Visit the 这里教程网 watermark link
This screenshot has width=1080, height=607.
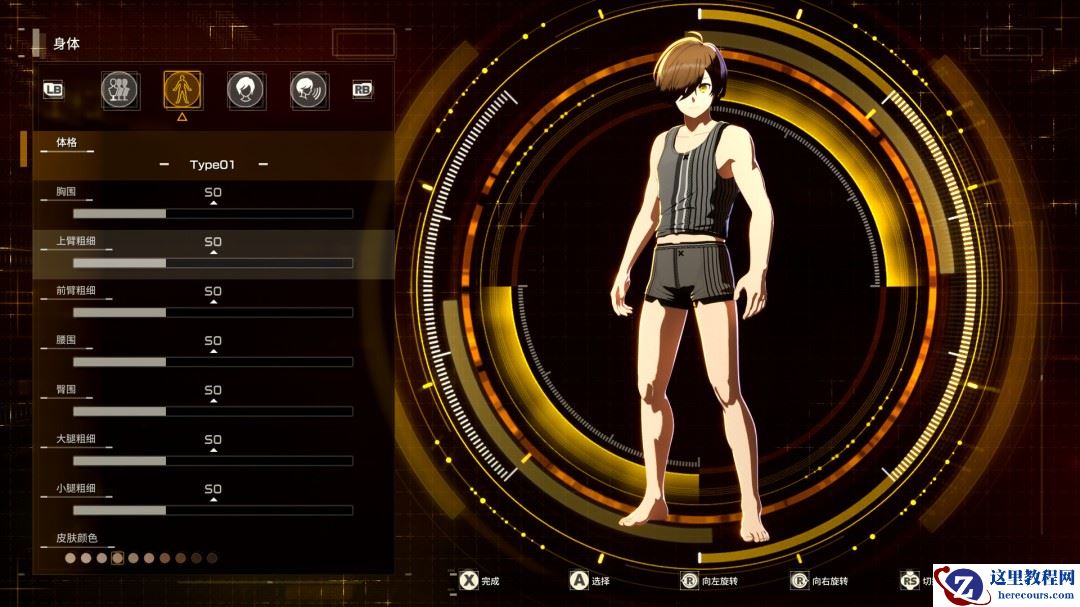pyautogui.click(x=1007, y=584)
